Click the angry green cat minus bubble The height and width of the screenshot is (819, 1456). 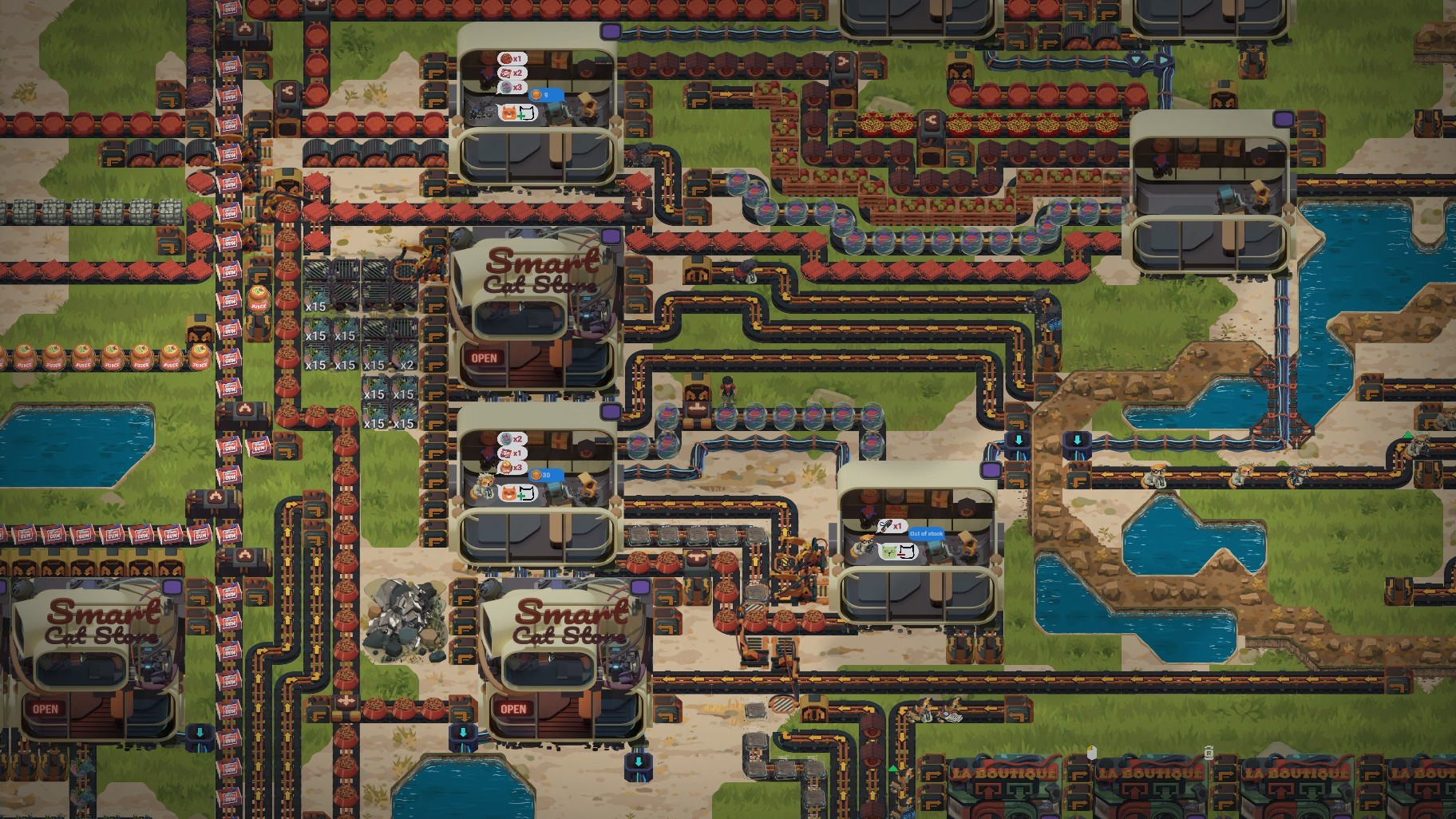click(897, 552)
